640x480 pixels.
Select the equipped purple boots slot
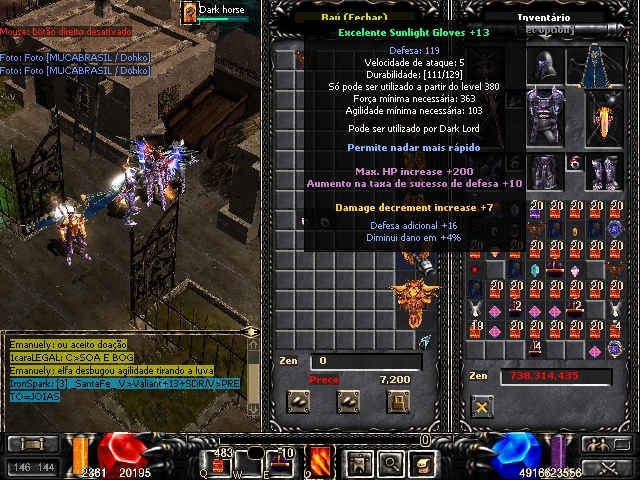606,172
